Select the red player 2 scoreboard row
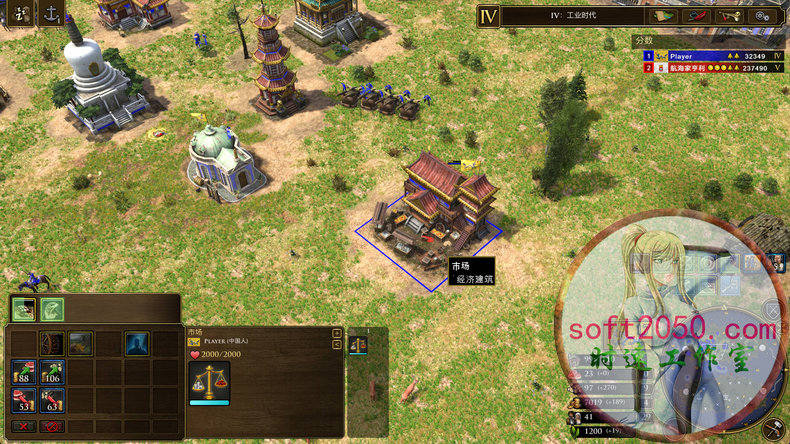 (708, 68)
